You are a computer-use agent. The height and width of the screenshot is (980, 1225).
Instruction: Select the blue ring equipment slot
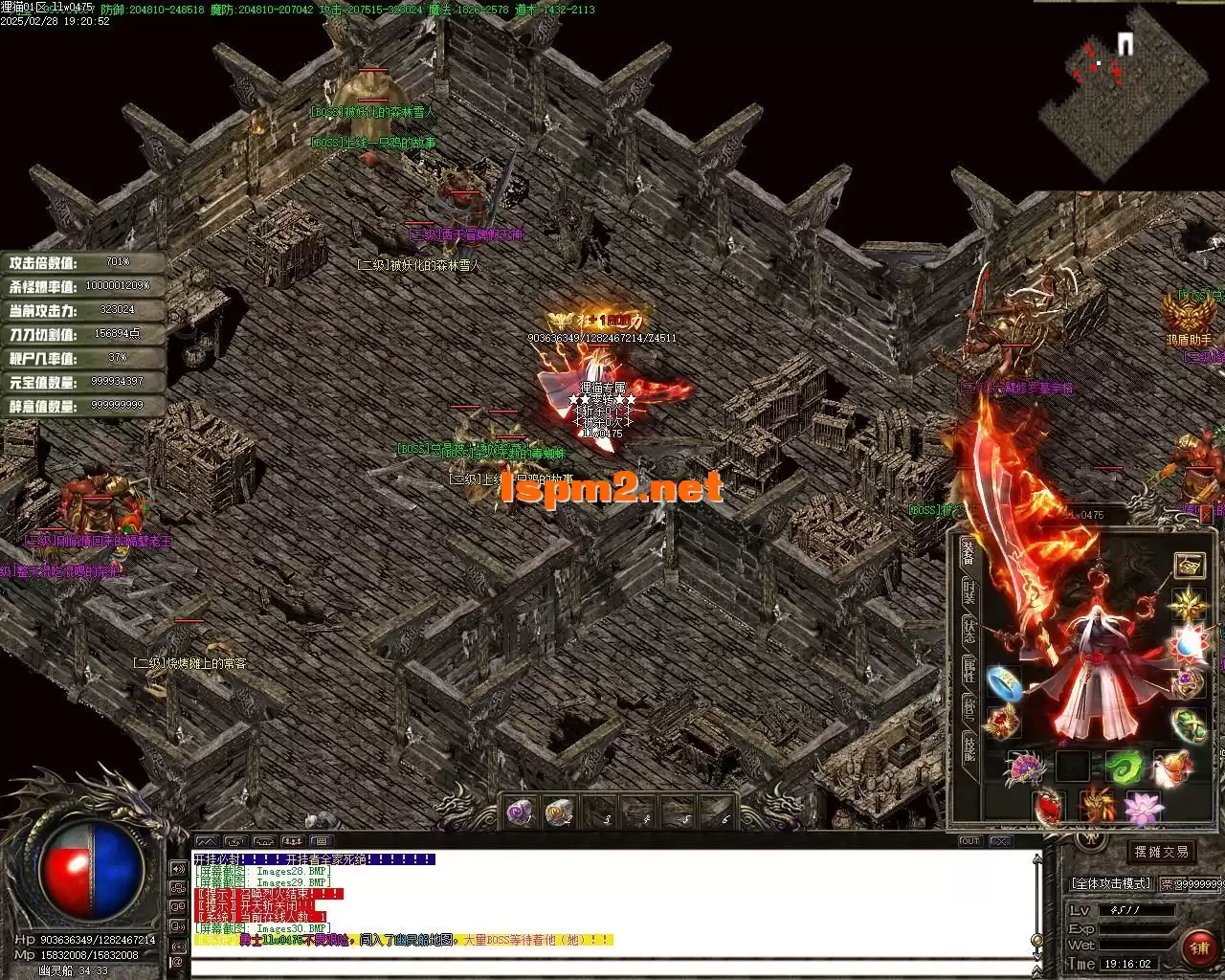click(x=1003, y=682)
